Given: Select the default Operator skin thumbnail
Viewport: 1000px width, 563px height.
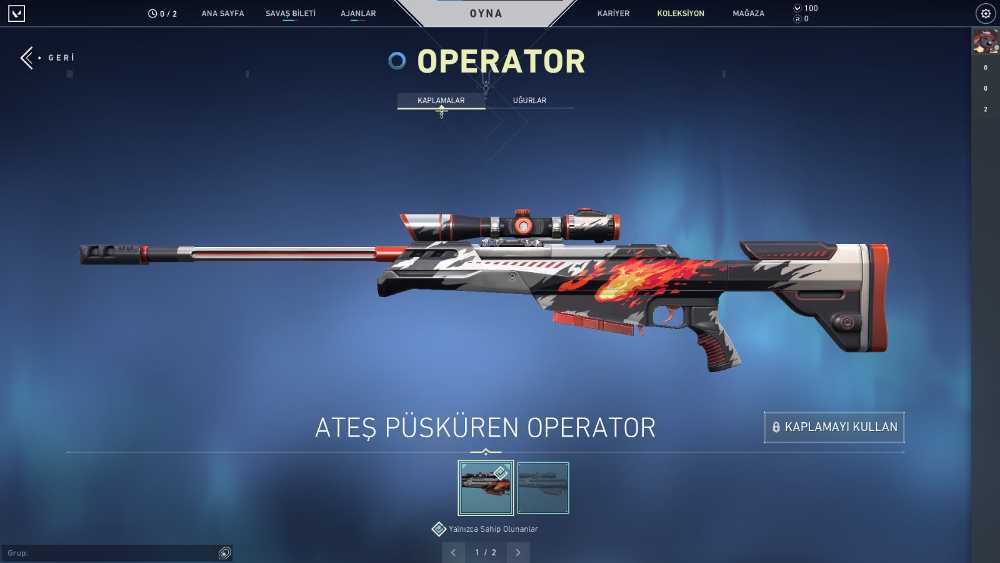Looking at the screenshot, I should point(543,488).
